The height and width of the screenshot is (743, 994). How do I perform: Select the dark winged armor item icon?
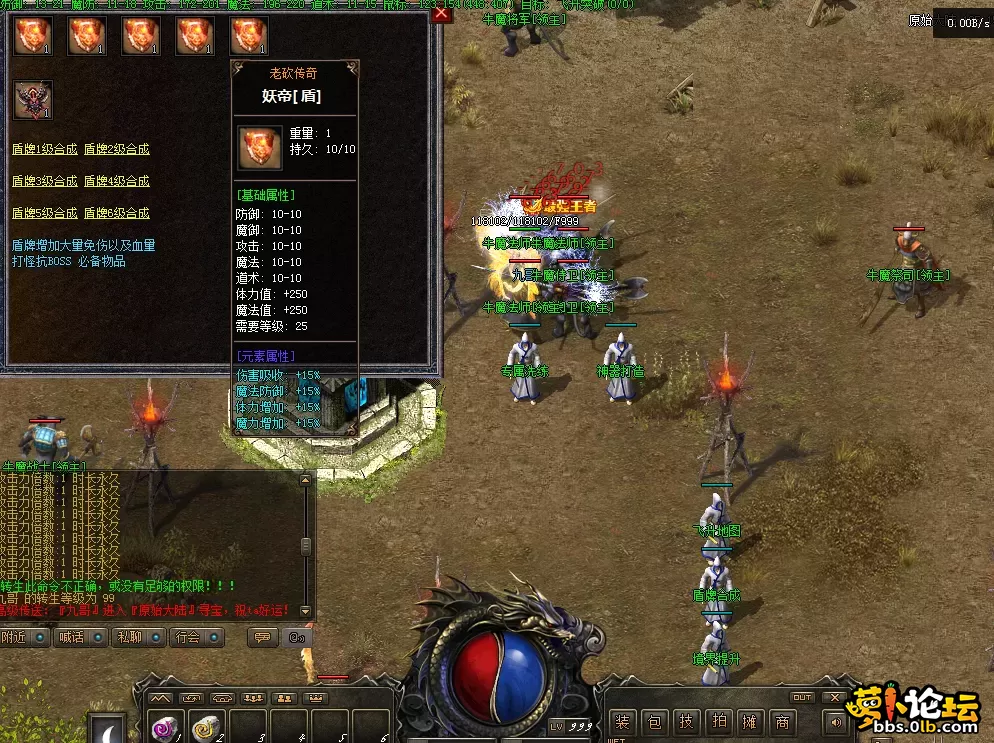[32, 100]
